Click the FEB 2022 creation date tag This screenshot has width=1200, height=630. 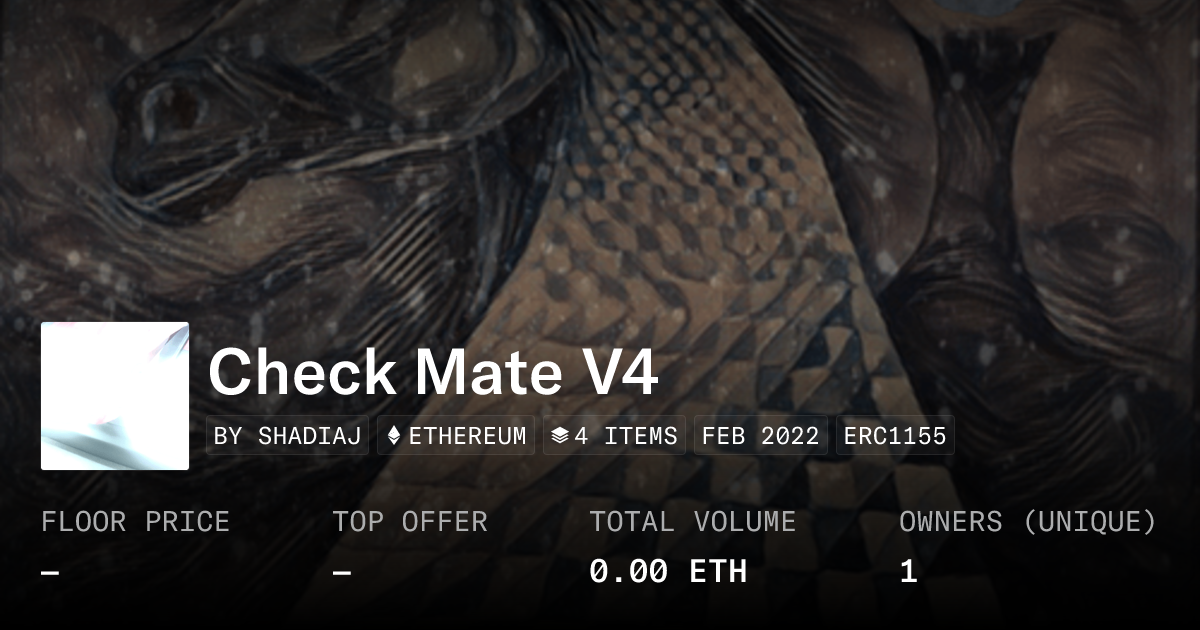(760, 436)
